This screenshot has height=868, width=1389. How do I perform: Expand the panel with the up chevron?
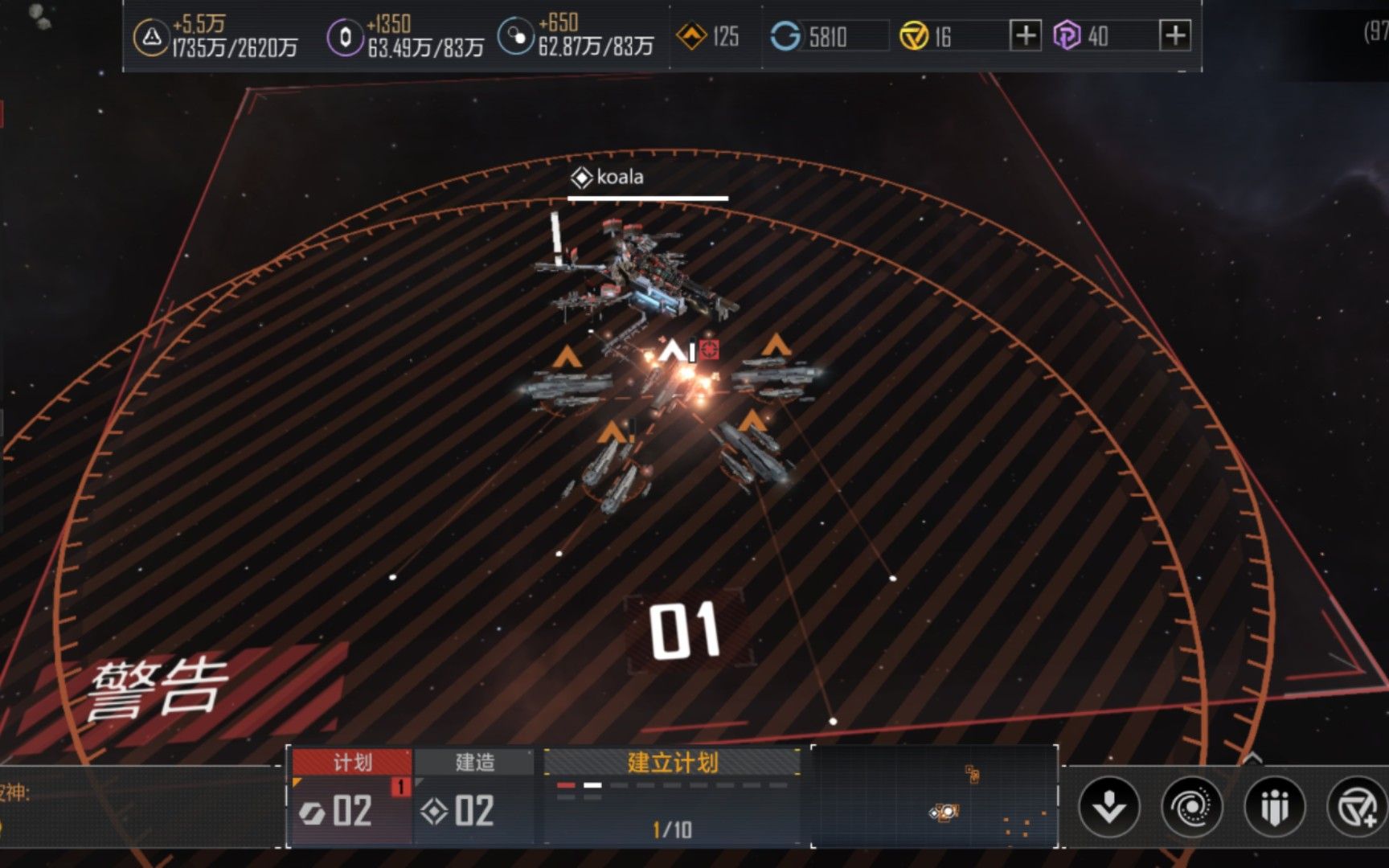1252,758
